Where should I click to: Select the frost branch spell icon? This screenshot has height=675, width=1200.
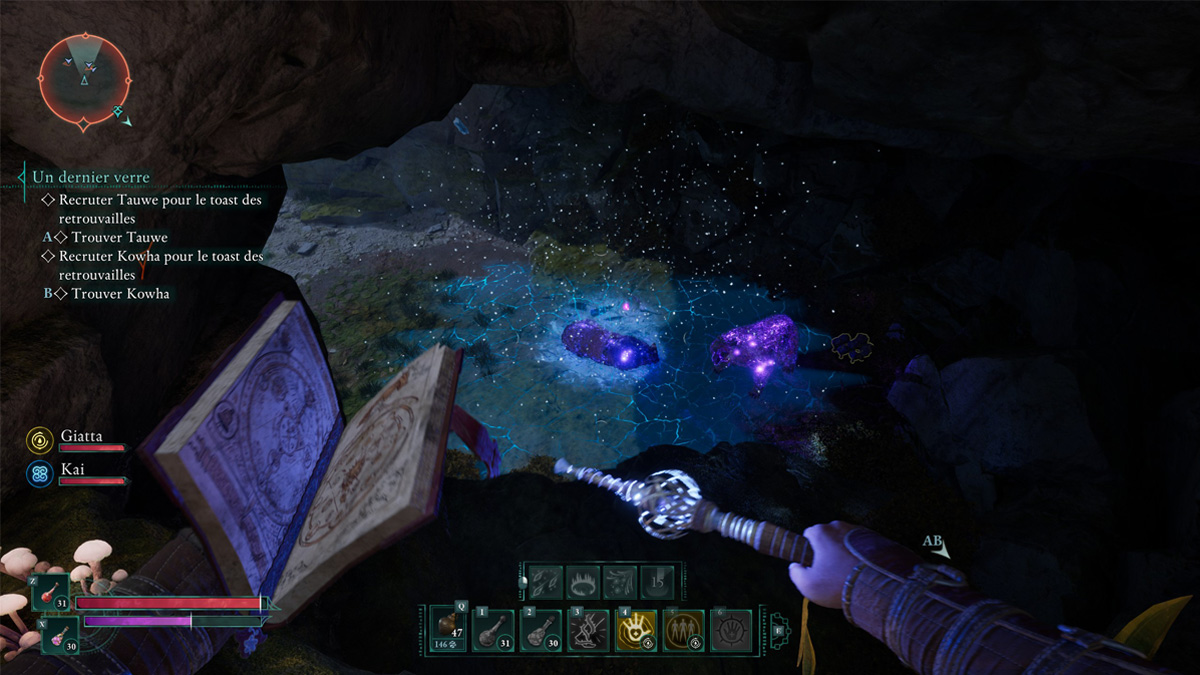click(x=620, y=580)
